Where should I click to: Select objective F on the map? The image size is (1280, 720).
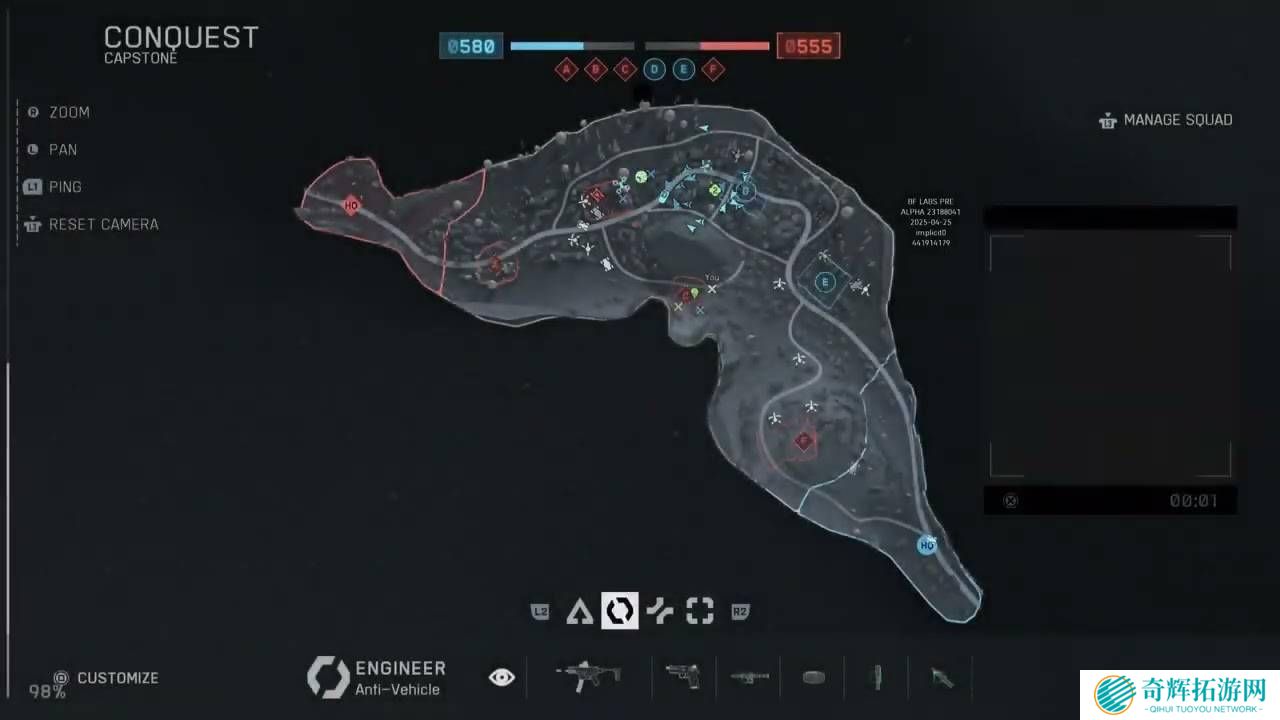[x=803, y=440]
